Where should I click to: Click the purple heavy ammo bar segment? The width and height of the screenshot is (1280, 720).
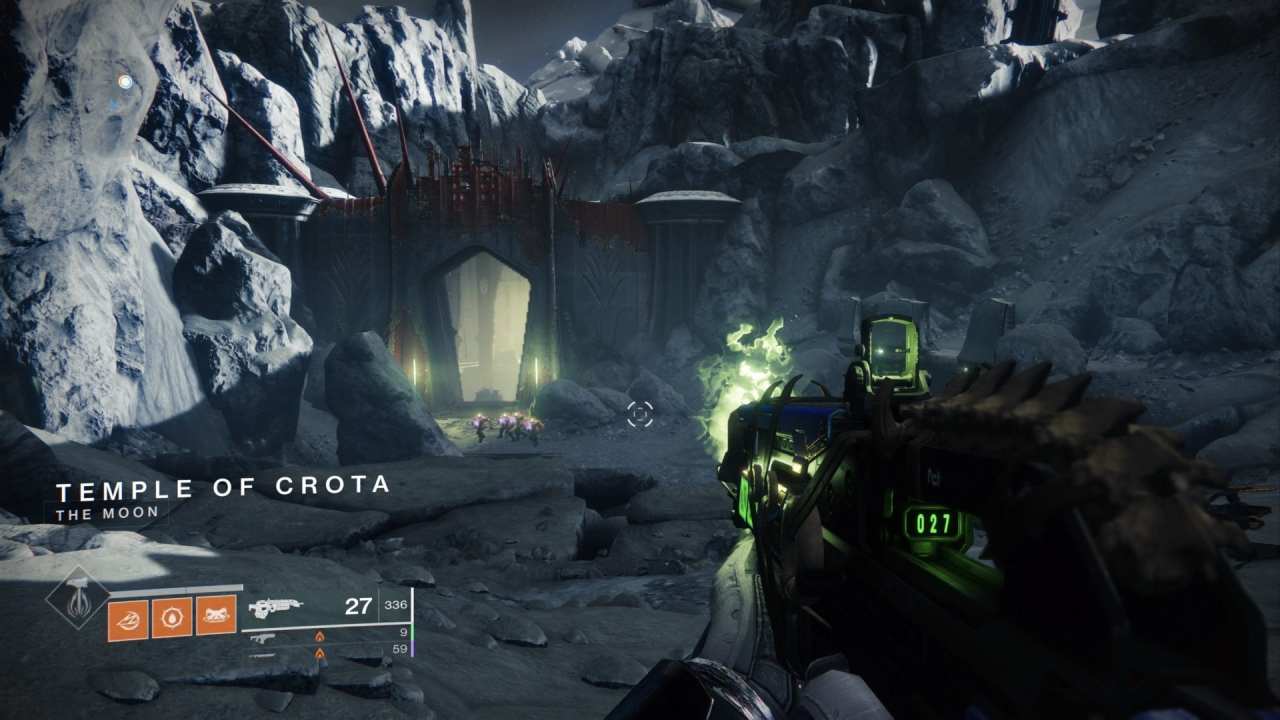pos(411,647)
